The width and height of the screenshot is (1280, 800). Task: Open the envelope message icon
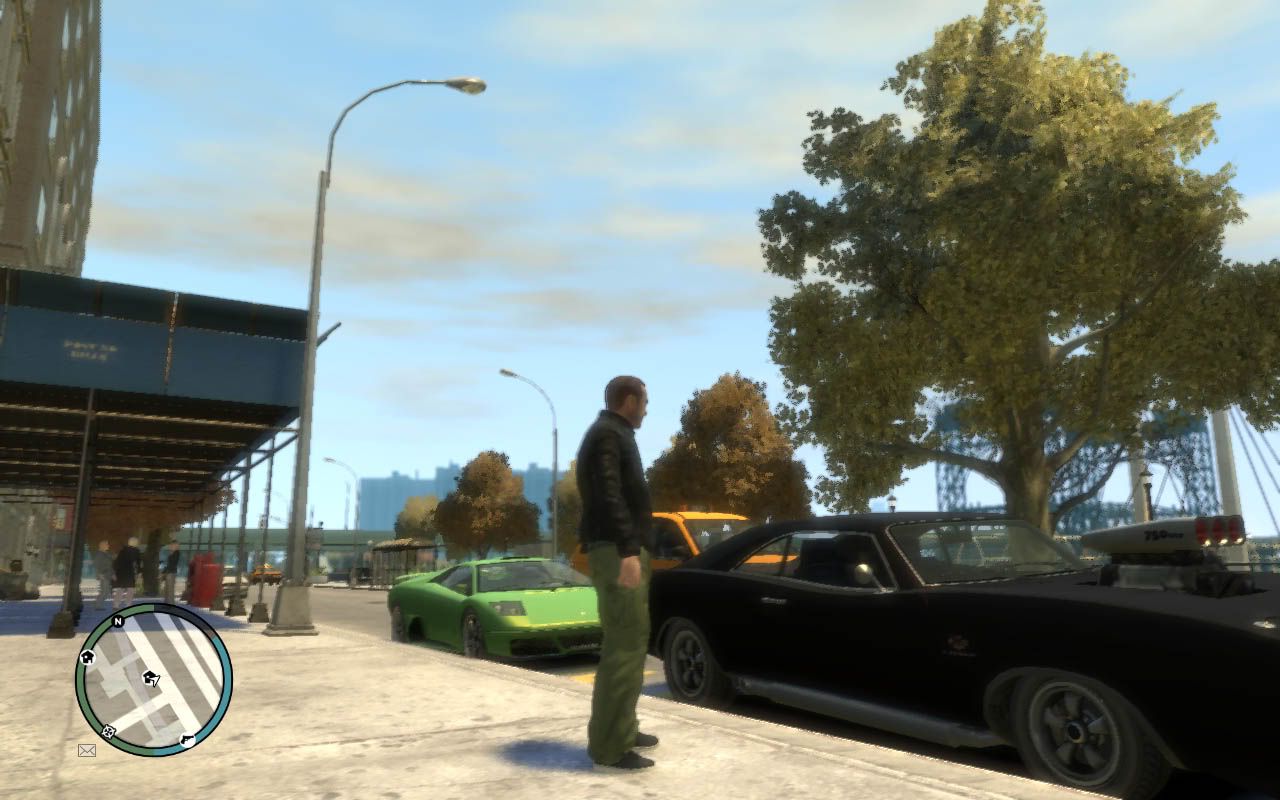click(x=87, y=749)
